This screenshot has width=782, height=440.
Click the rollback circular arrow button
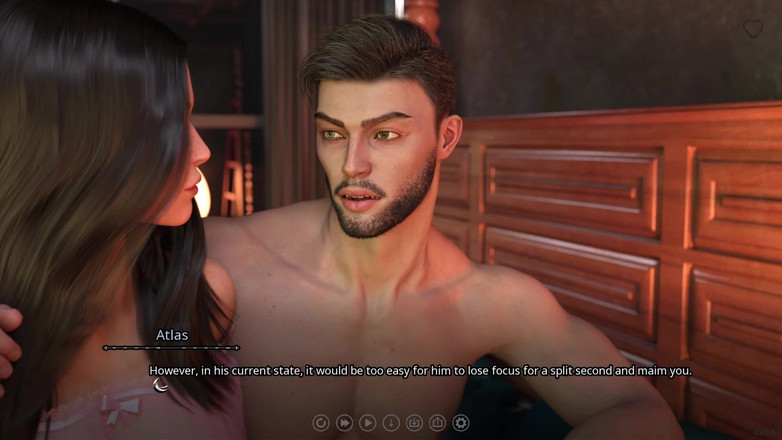[x=321, y=423]
